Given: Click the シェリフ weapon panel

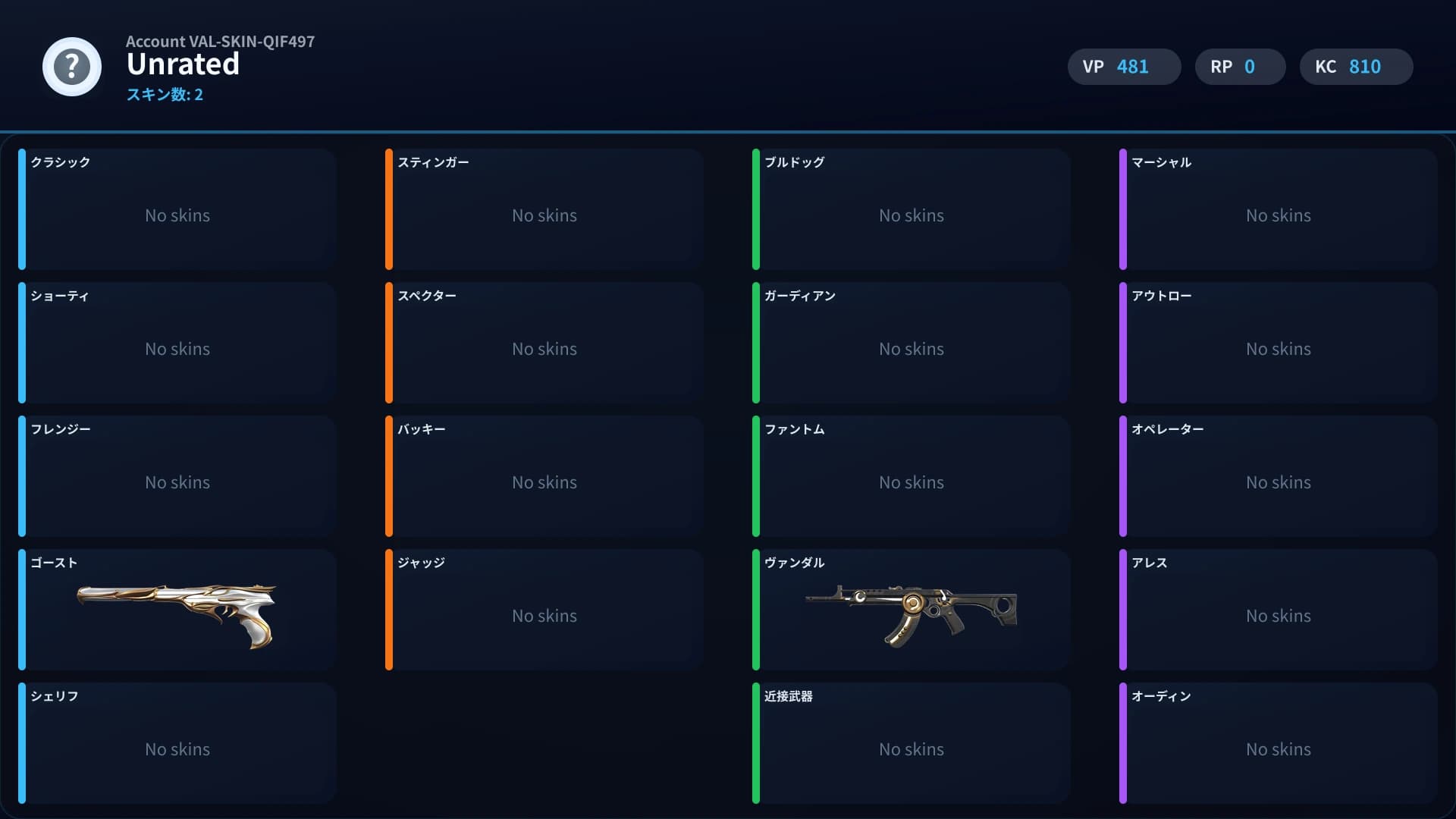Looking at the screenshot, I should tap(176, 743).
